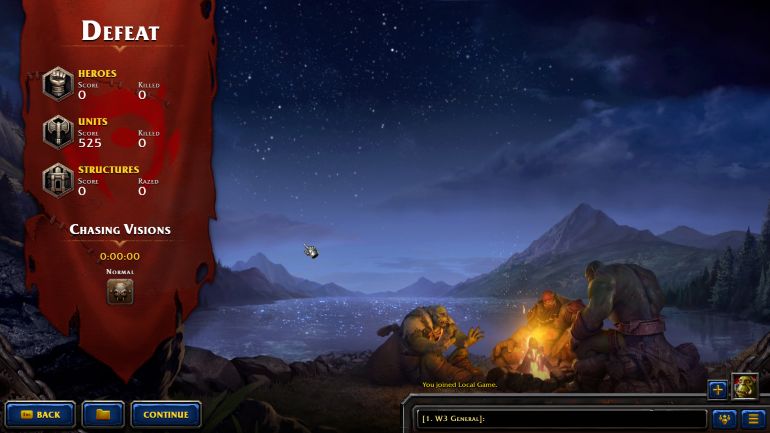This screenshot has width=770, height=433.
Task: Open the orc player portrait
Action: point(744,387)
